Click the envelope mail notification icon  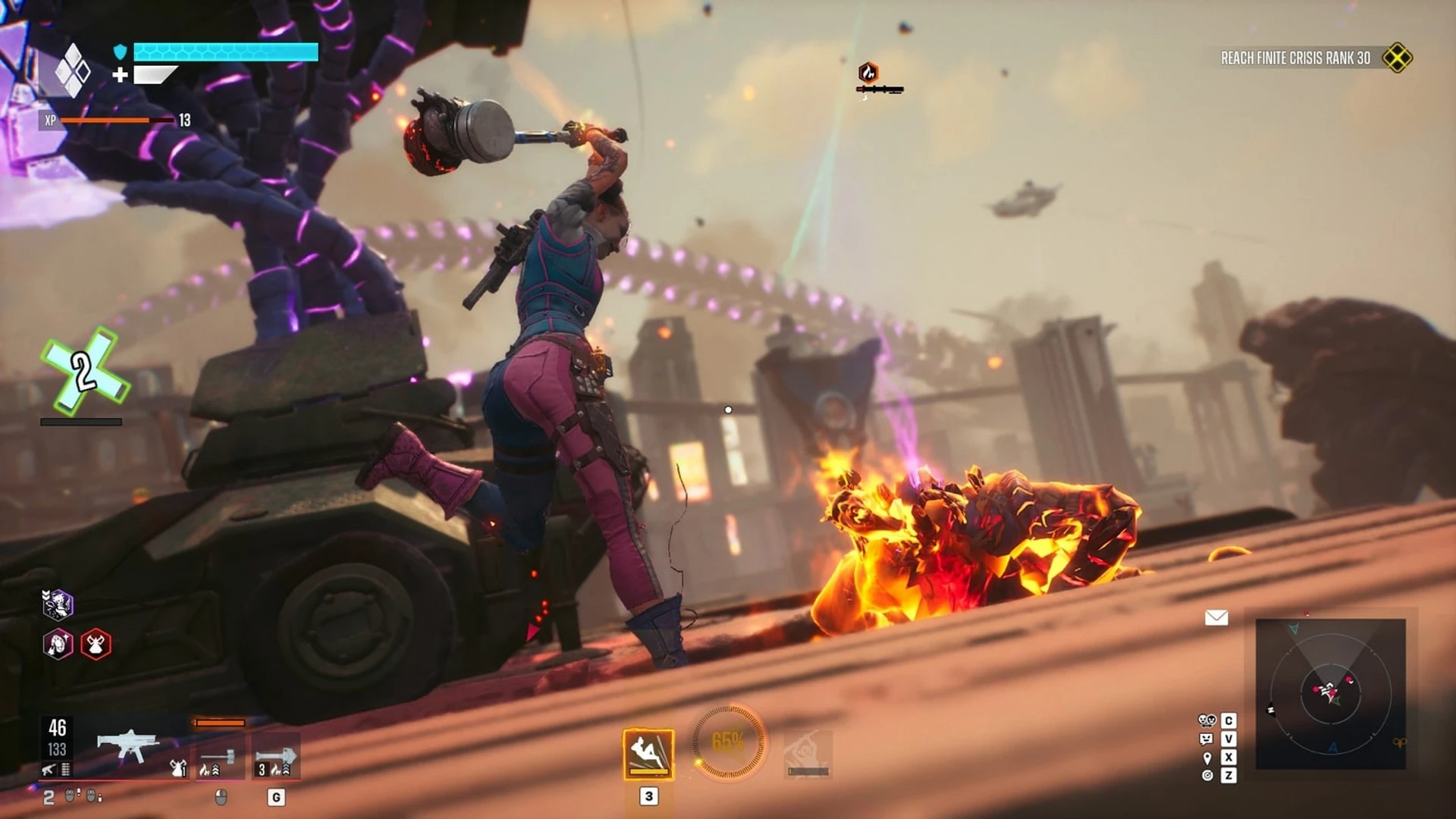click(x=1216, y=618)
